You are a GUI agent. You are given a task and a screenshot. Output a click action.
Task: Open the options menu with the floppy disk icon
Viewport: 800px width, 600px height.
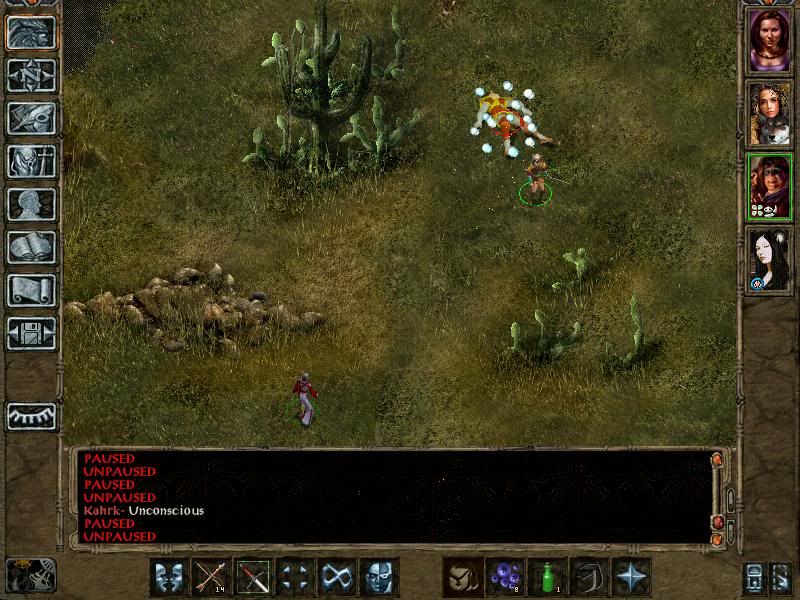pyautogui.click(x=31, y=333)
